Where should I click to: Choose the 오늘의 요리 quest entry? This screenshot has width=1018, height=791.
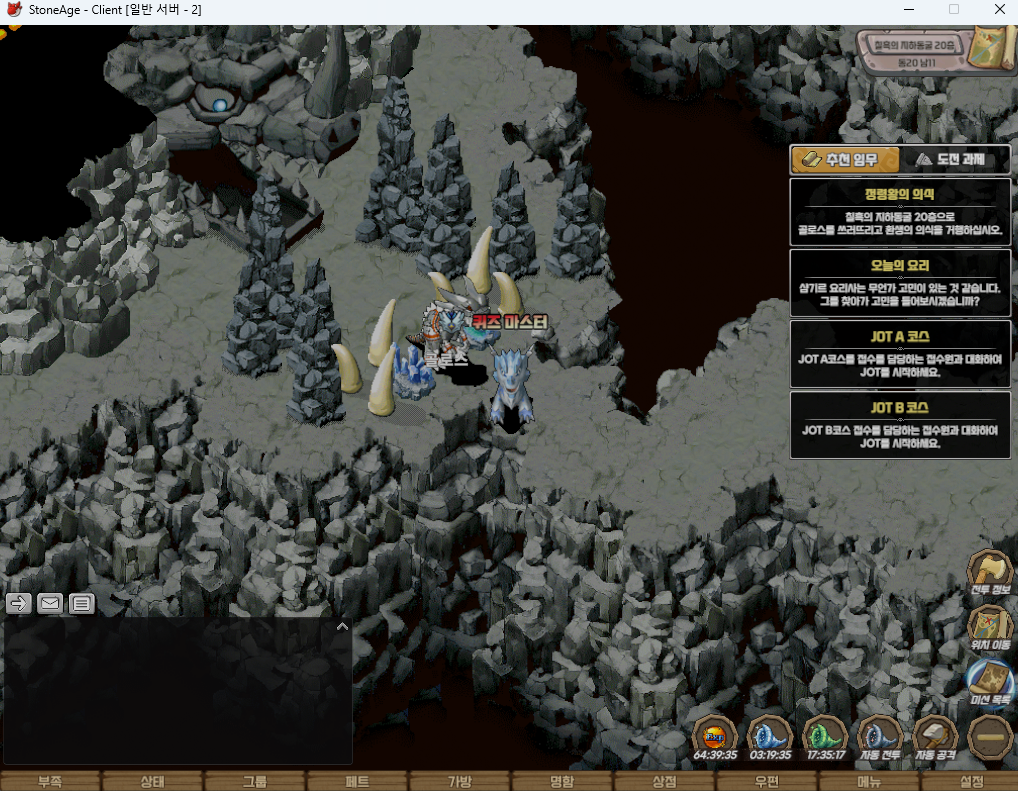pyautogui.click(x=899, y=282)
